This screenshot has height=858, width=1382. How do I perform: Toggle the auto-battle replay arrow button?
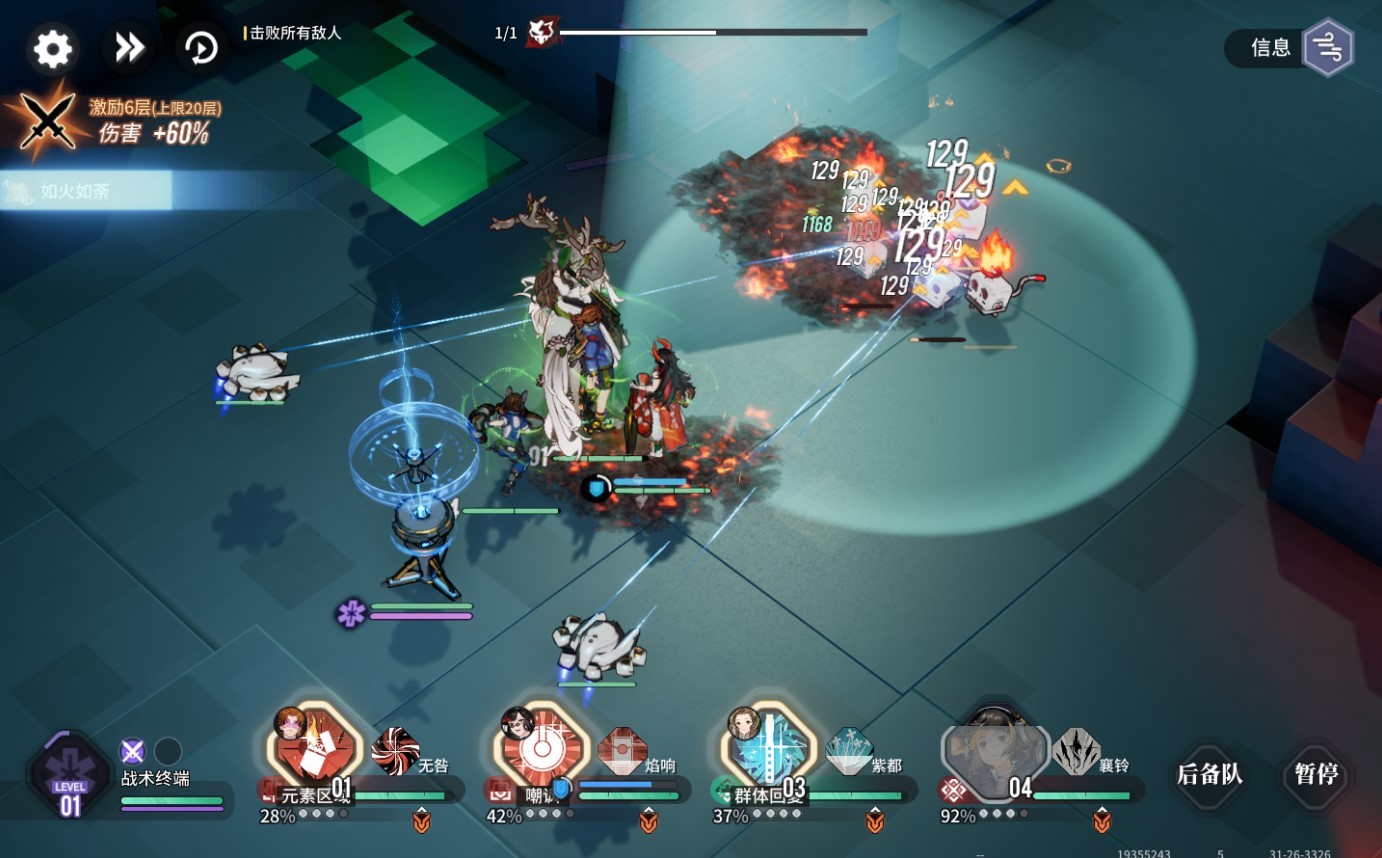point(202,48)
